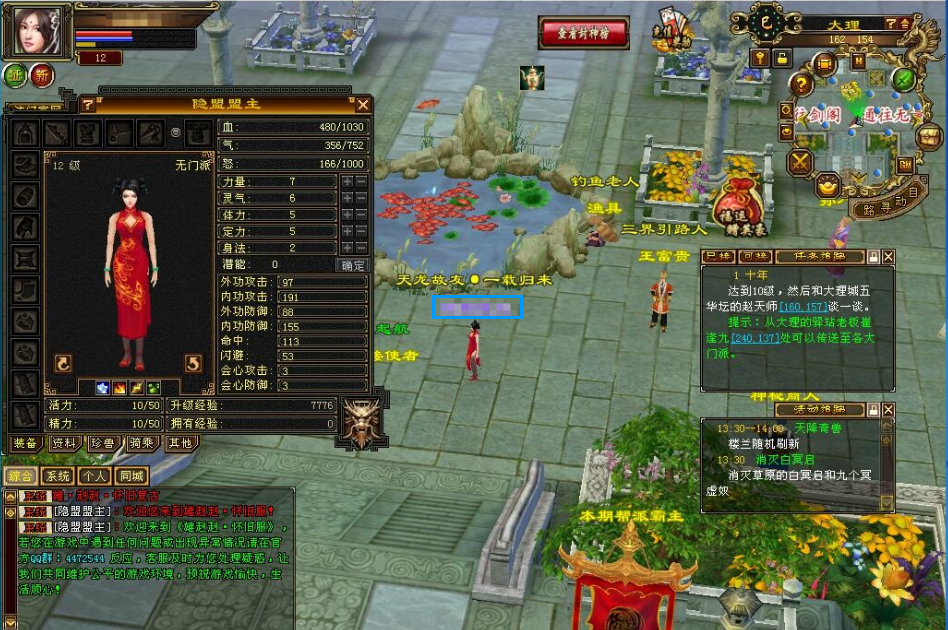
Task: Switch to the 装备 equipment tab
Action: coord(25,443)
